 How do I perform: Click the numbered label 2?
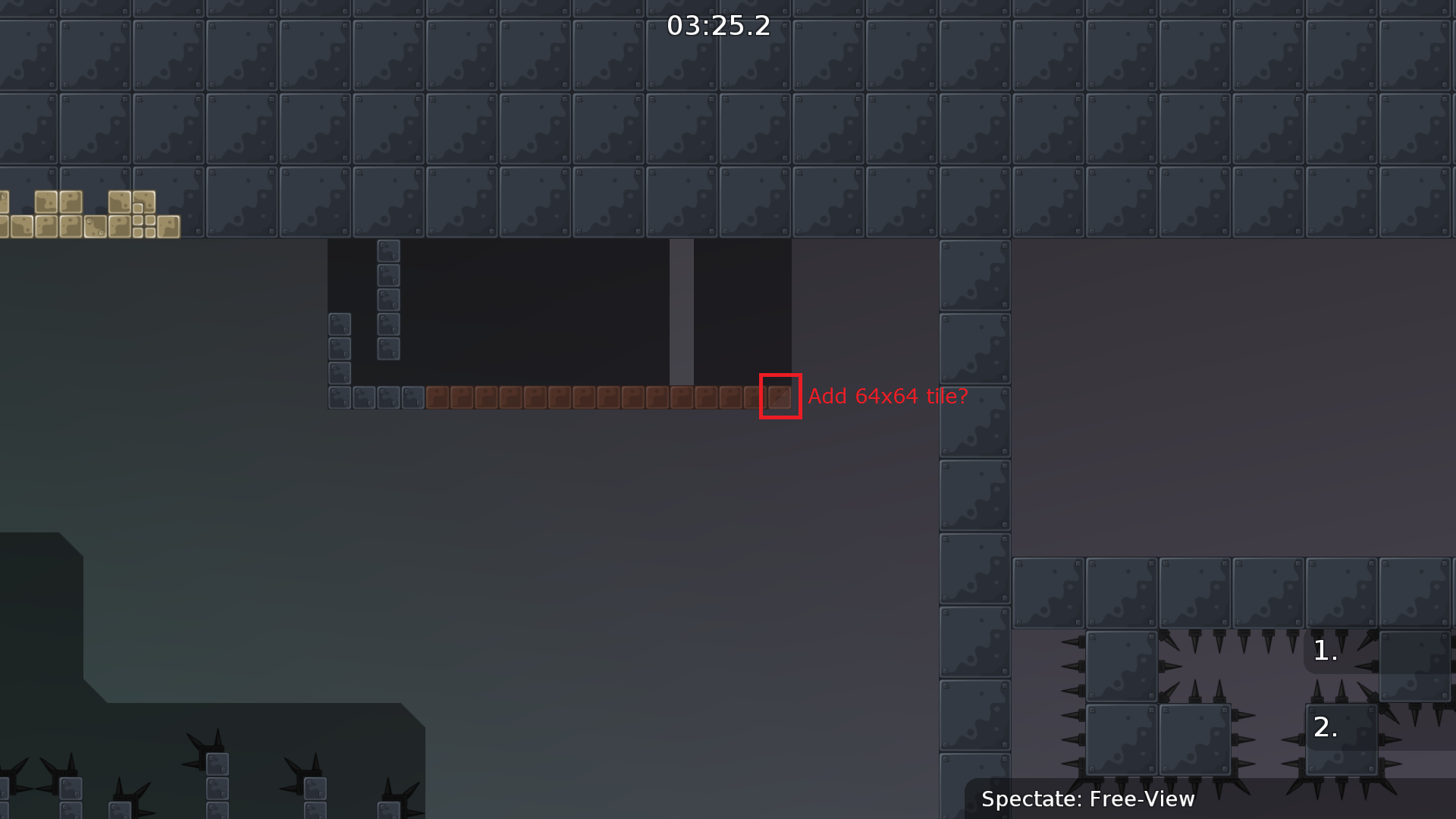1325,727
